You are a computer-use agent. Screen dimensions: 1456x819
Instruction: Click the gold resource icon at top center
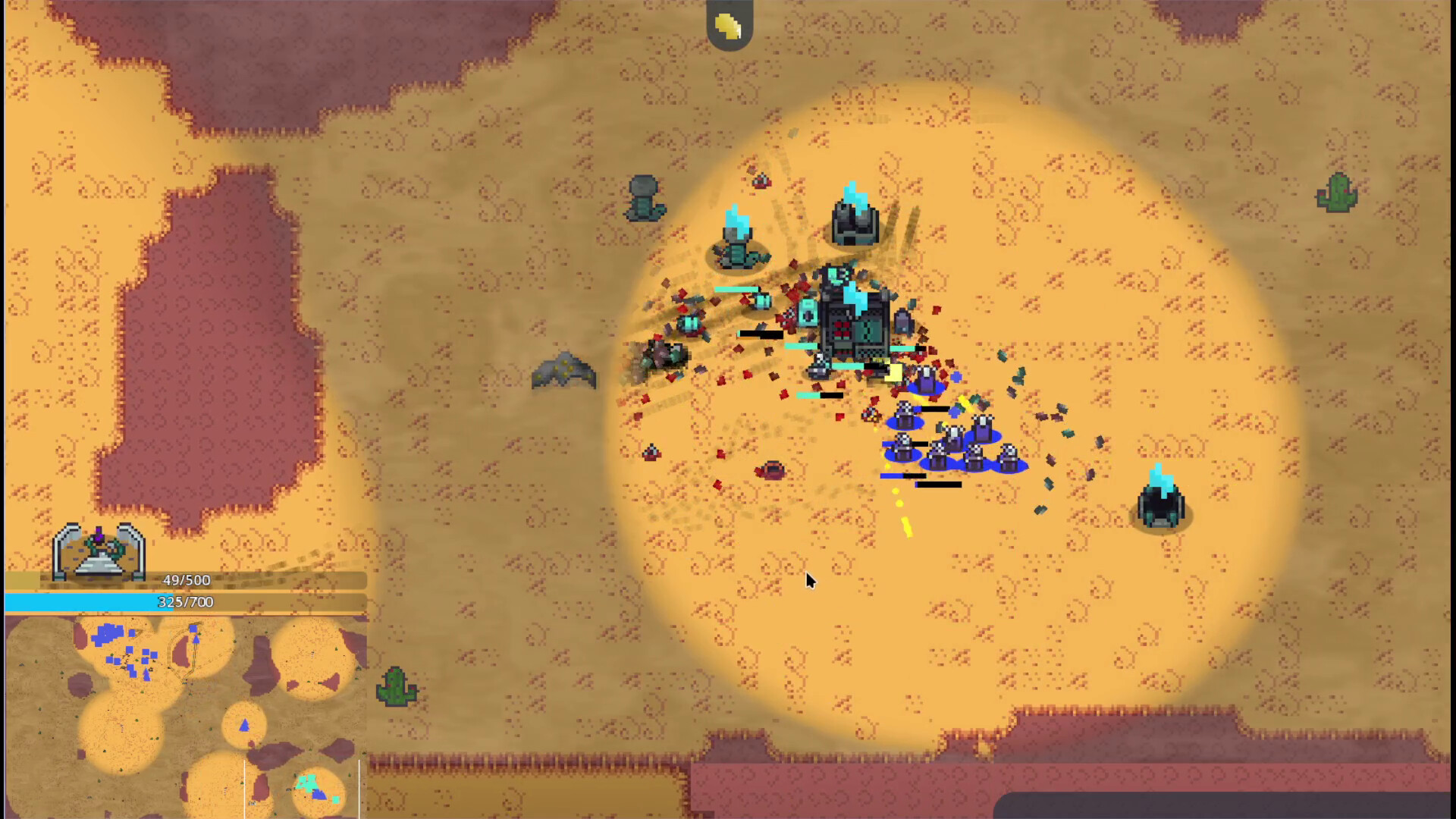click(726, 24)
